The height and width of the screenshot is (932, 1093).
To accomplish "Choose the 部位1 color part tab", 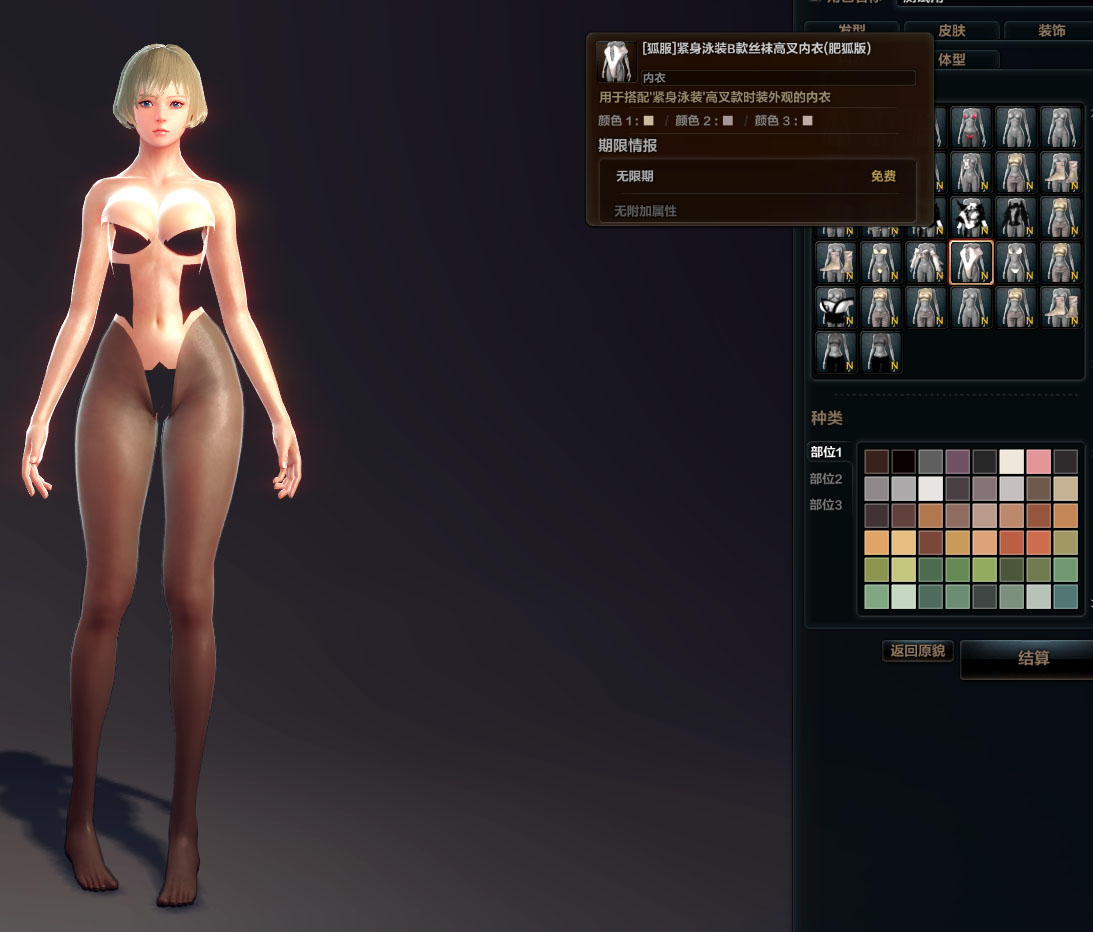I will [x=826, y=452].
